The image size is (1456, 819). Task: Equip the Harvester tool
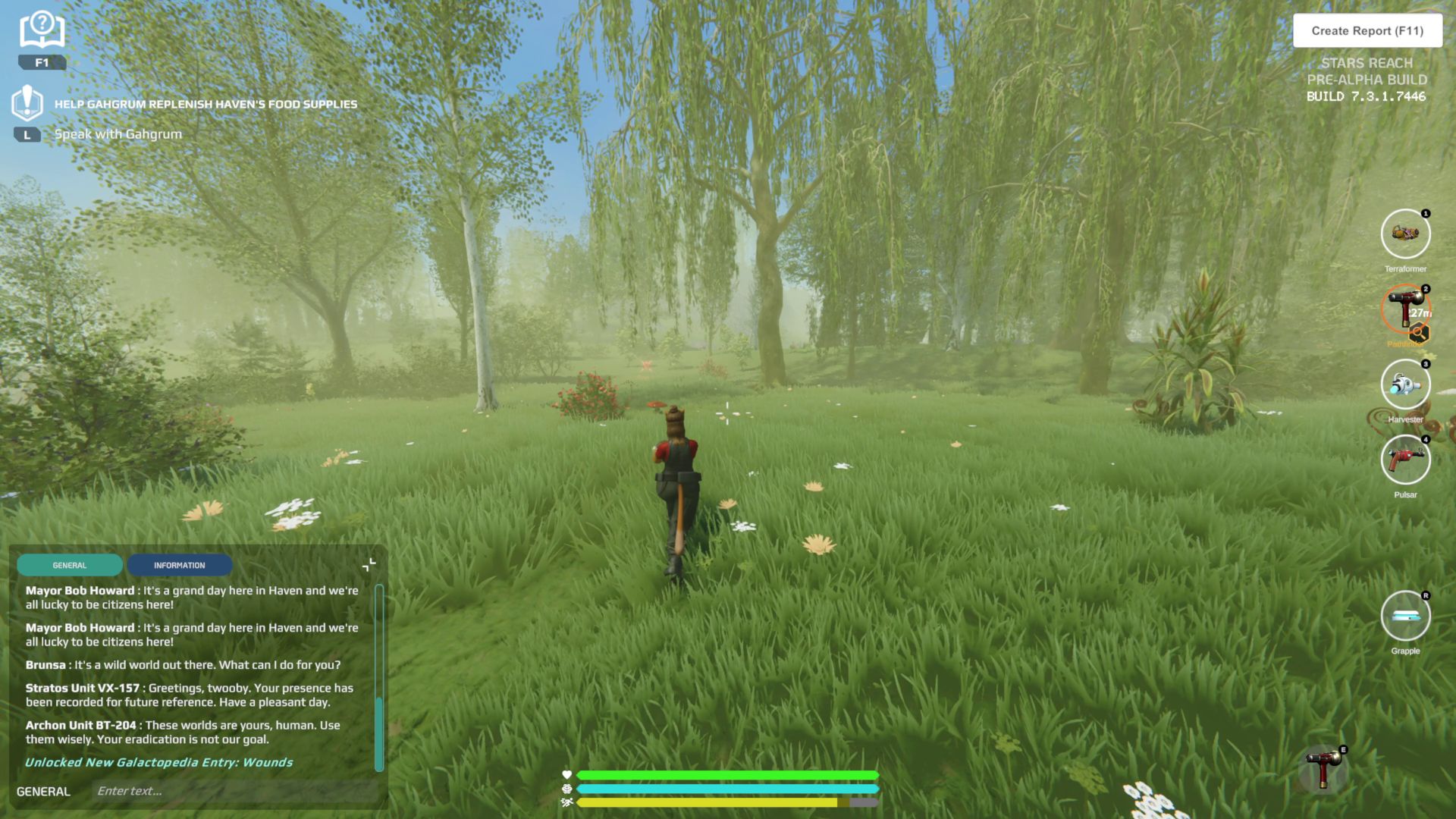pos(1405,384)
